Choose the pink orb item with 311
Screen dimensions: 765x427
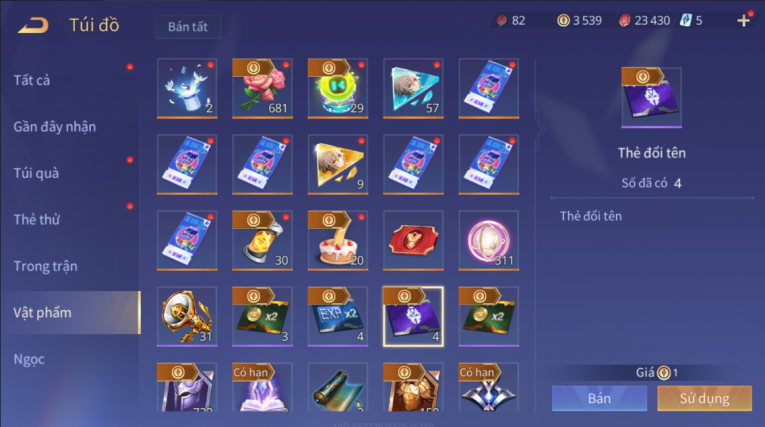tap(489, 240)
